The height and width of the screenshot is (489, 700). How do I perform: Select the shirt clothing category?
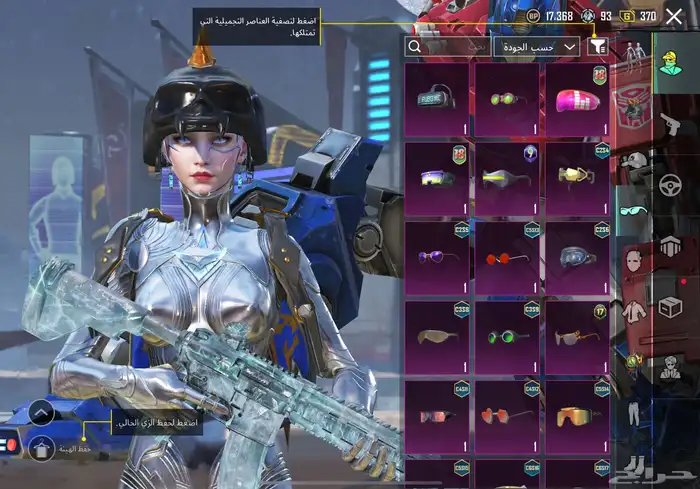point(632,312)
